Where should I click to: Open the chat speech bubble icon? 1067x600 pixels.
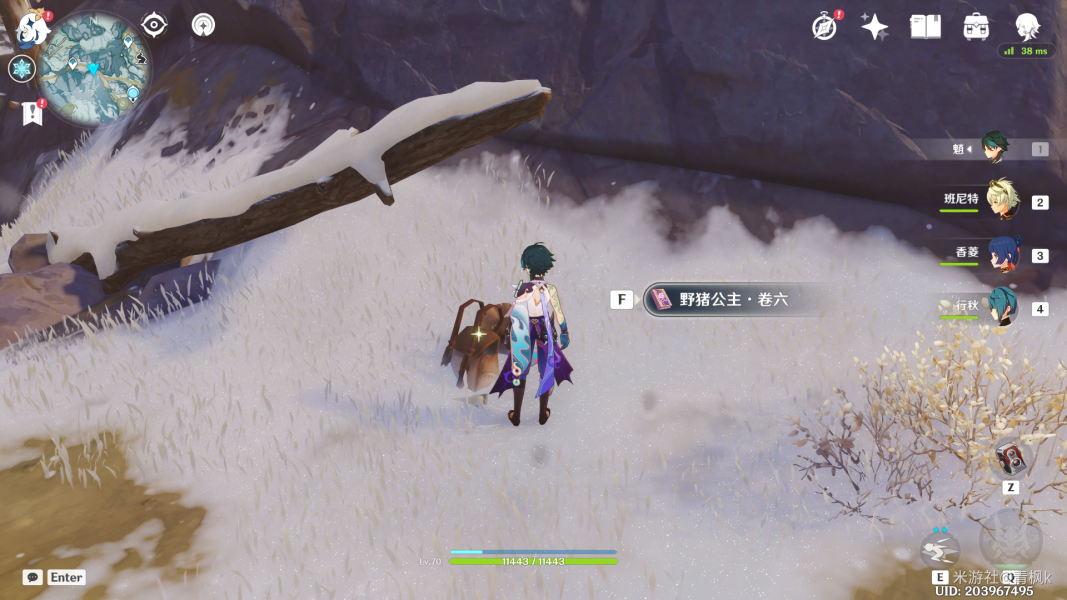[33, 577]
